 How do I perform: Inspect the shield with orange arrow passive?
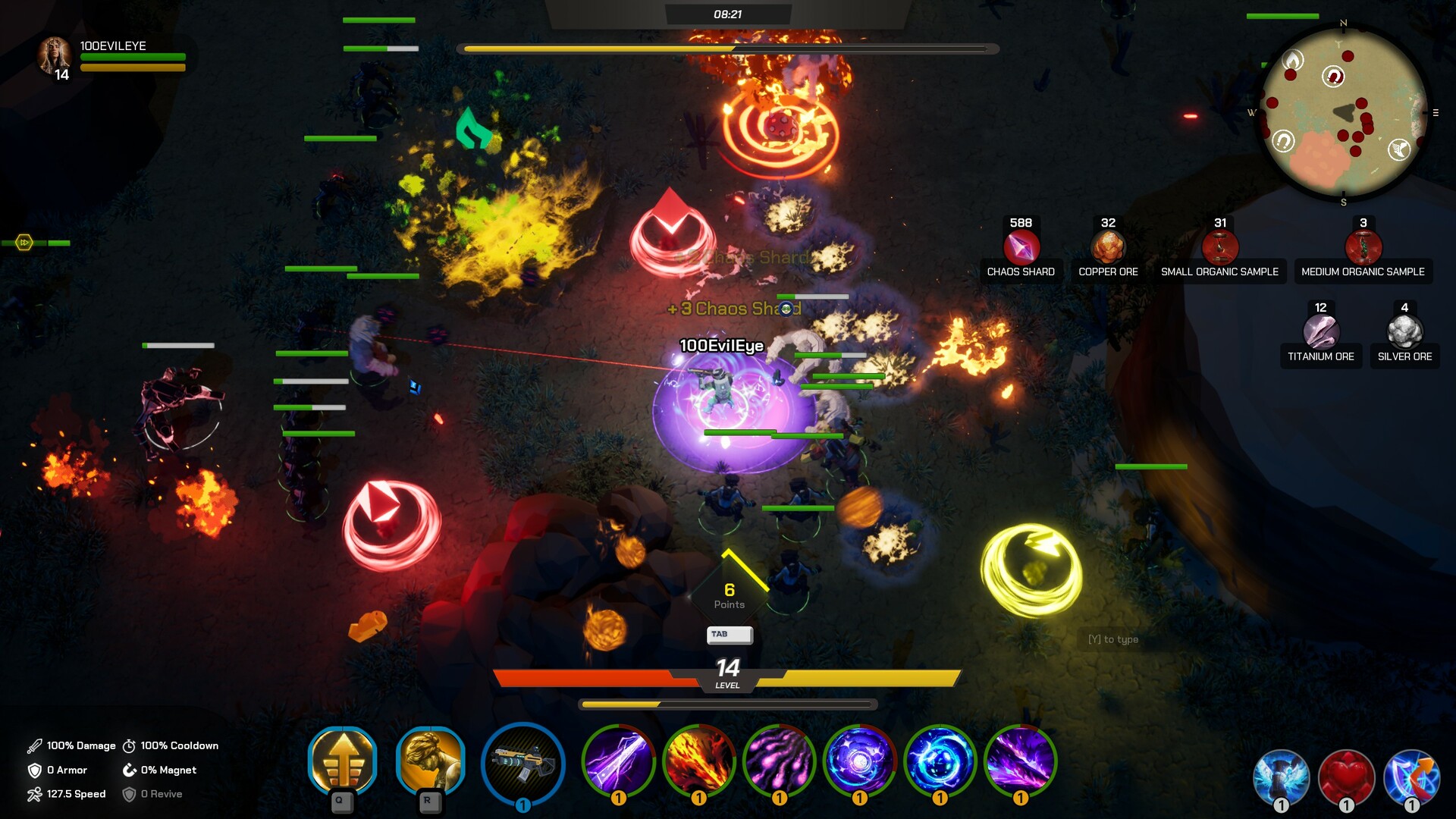[x=1411, y=778]
